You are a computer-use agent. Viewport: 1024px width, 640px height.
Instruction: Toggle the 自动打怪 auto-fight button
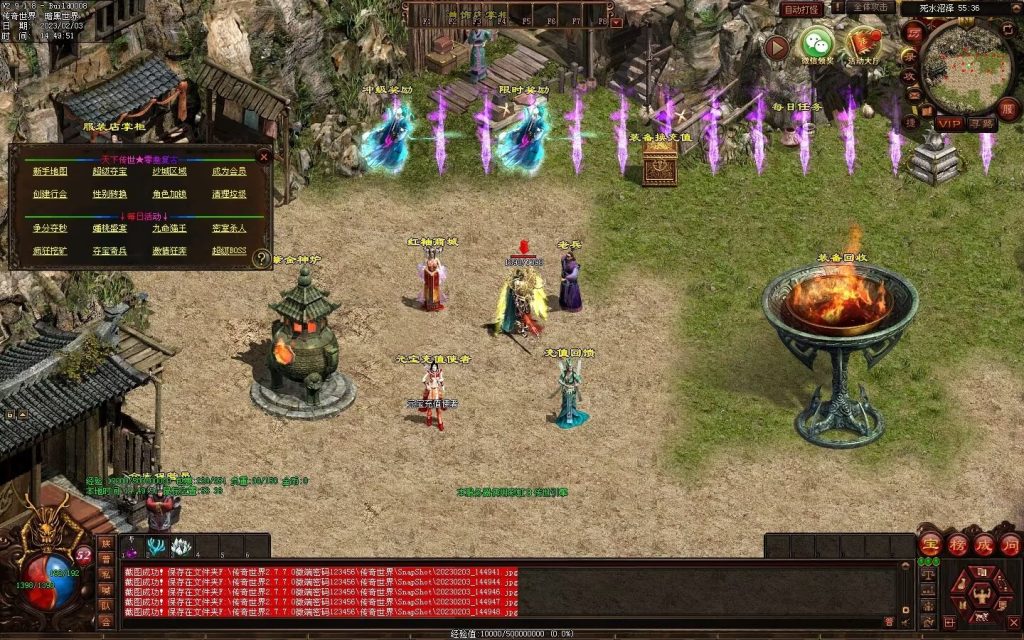pyautogui.click(x=801, y=9)
